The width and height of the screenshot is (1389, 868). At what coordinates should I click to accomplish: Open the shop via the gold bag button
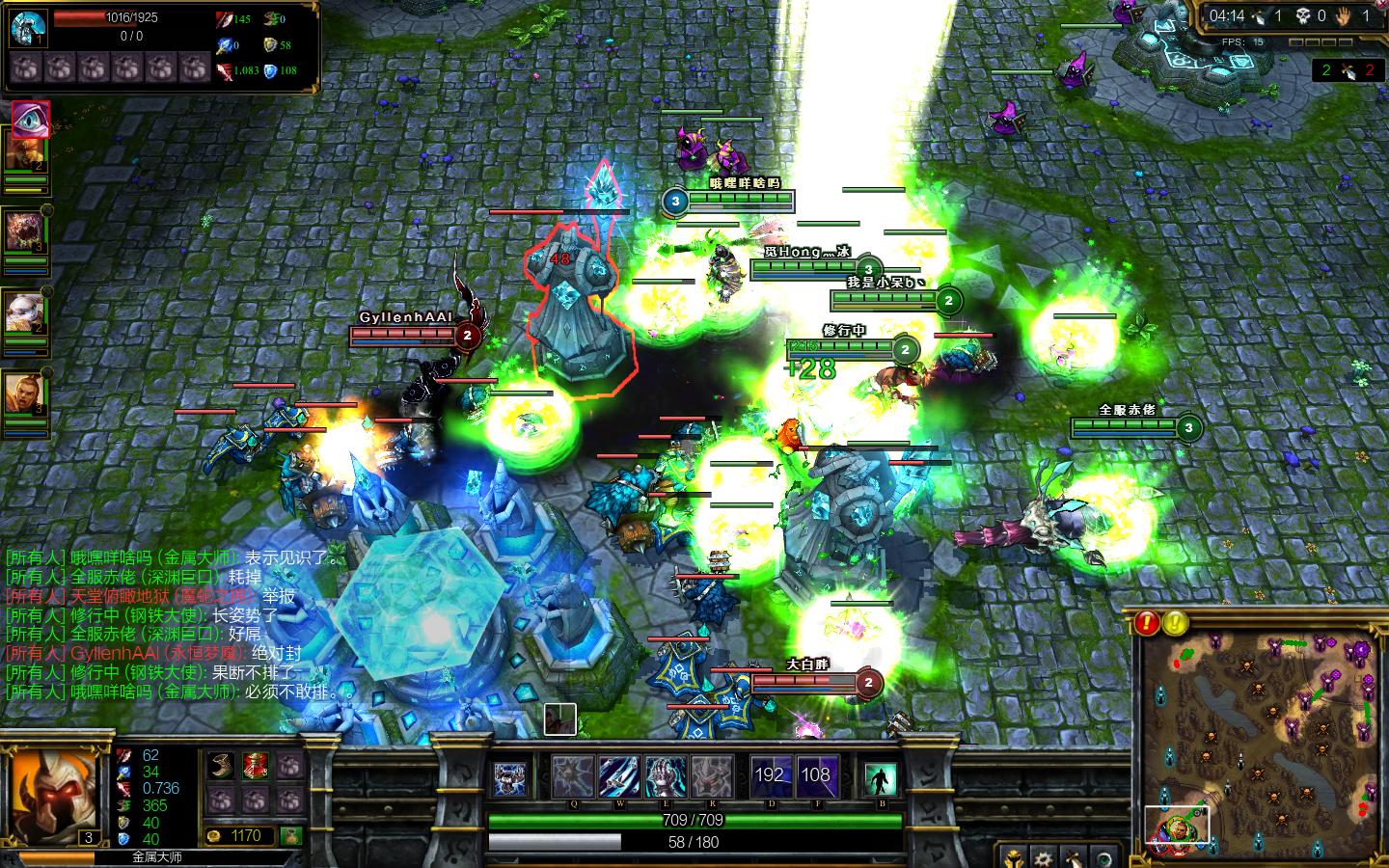coord(291,835)
